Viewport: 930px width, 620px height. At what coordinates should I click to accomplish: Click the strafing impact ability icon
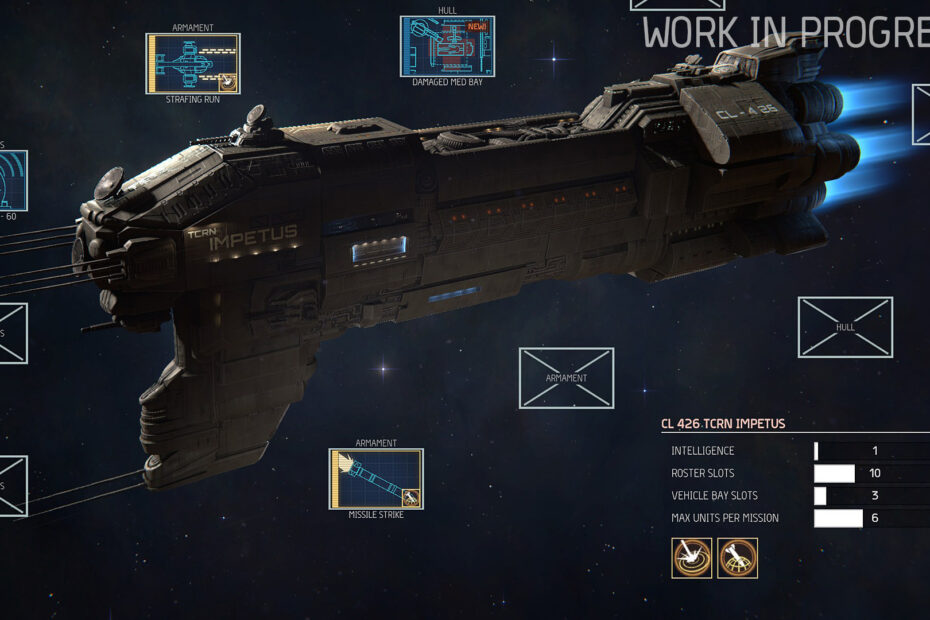point(692,558)
